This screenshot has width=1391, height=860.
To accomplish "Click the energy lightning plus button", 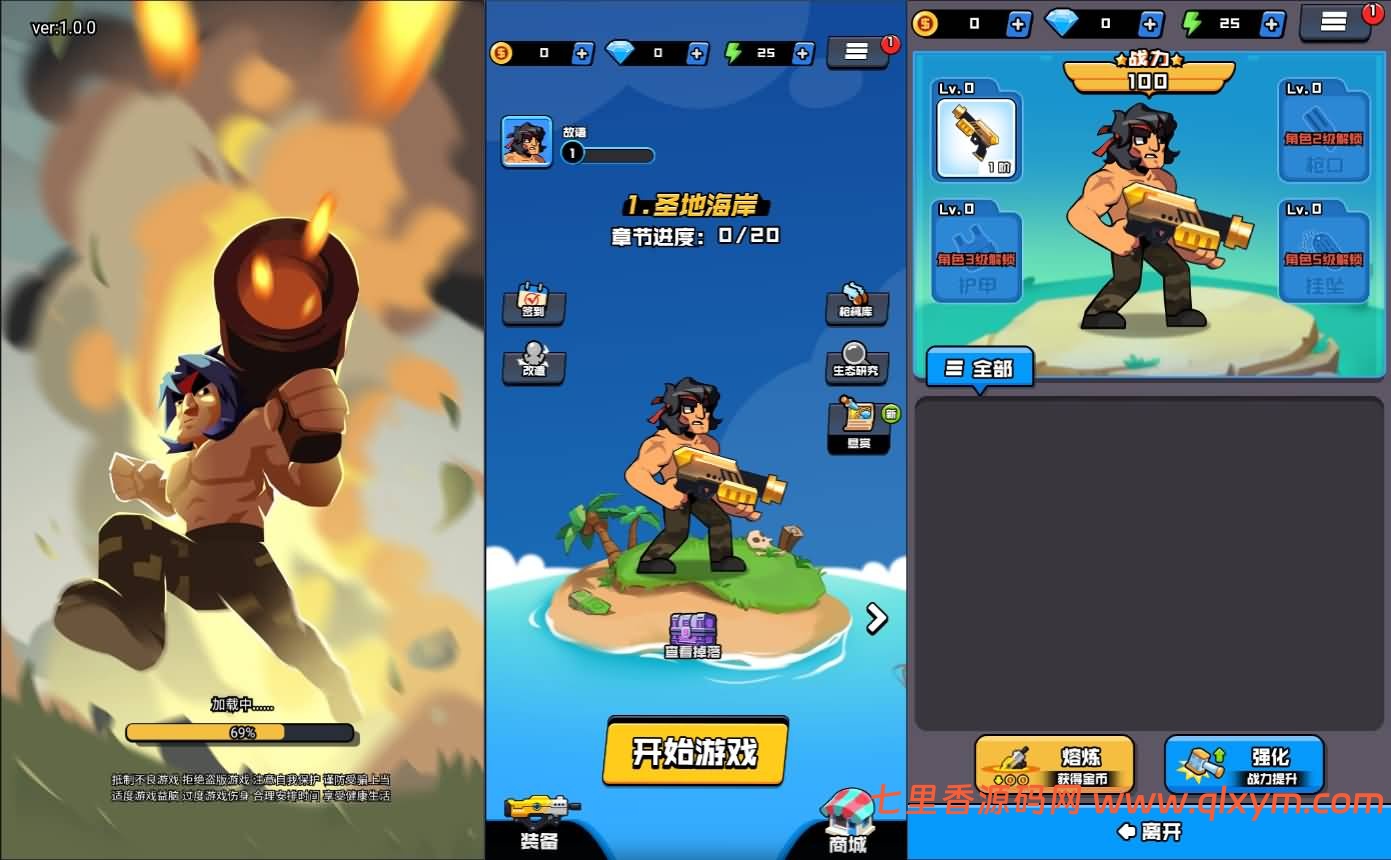I will pyautogui.click(x=803, y=53).
